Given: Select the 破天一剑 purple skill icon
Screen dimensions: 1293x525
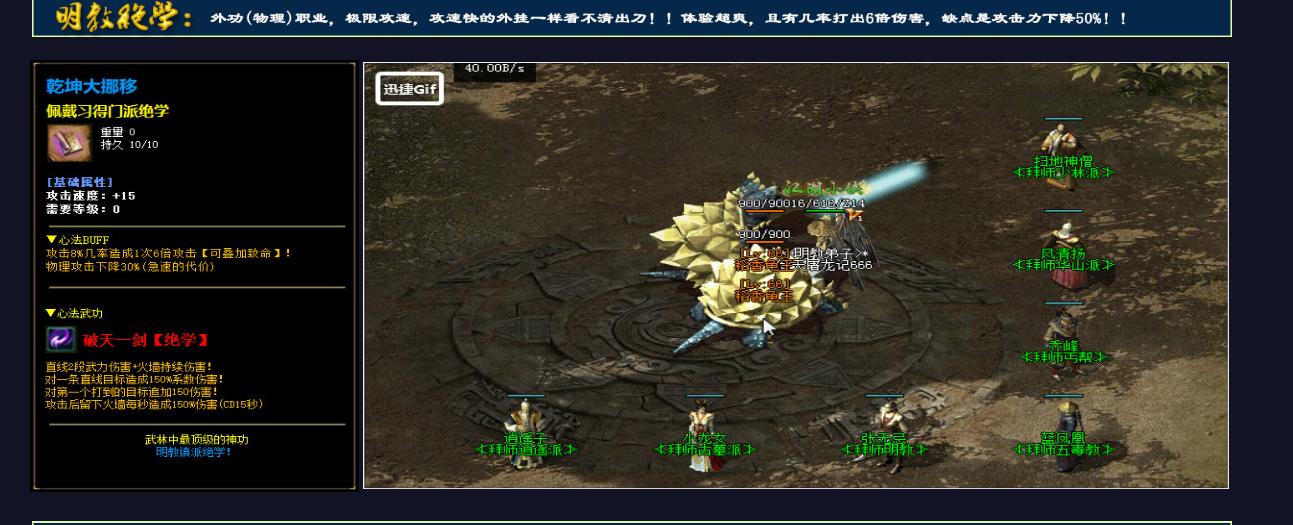Looking at the screenshot, I should click(x=61, y=339).
